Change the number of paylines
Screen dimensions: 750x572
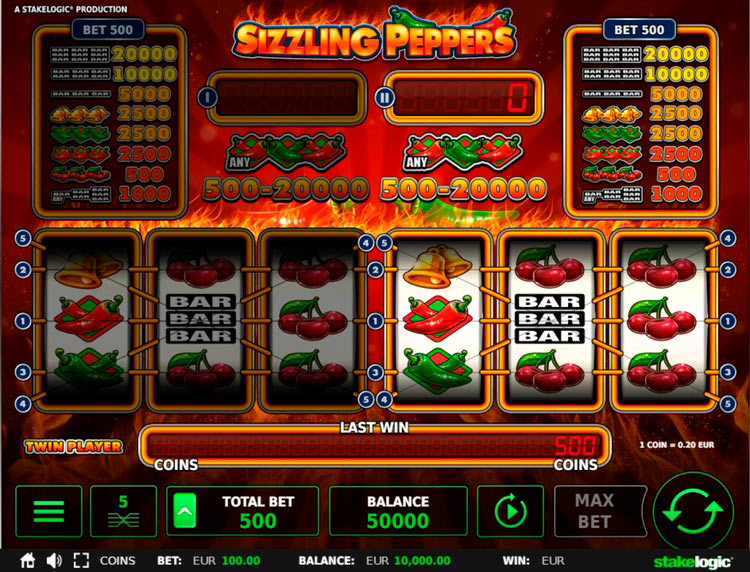(x=123, y=512)
